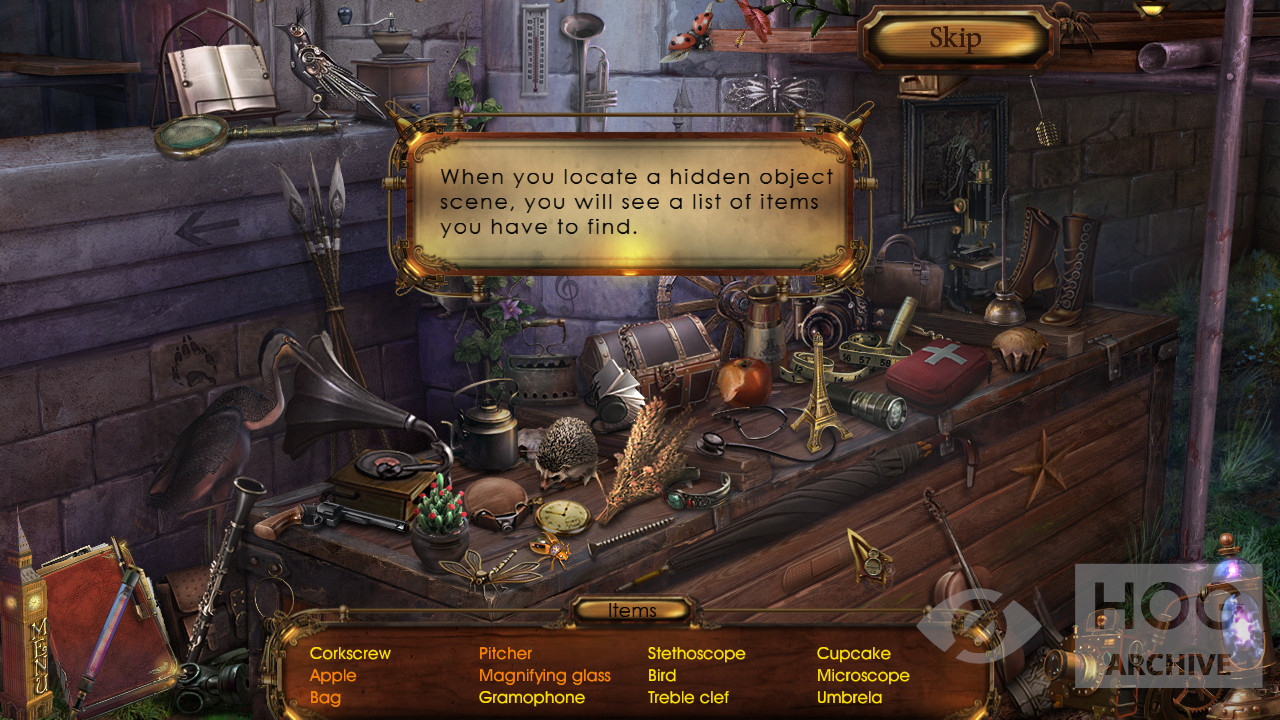
Task: Activate the hint device with the glowing orb
Action: coord(1236,620)
